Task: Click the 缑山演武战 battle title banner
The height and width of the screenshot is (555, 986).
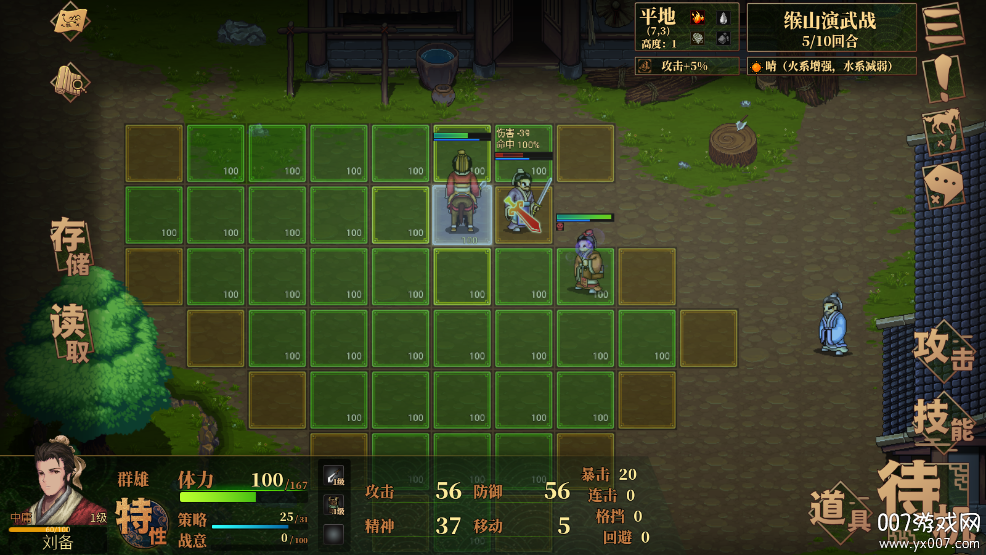Action: (830, 27)
